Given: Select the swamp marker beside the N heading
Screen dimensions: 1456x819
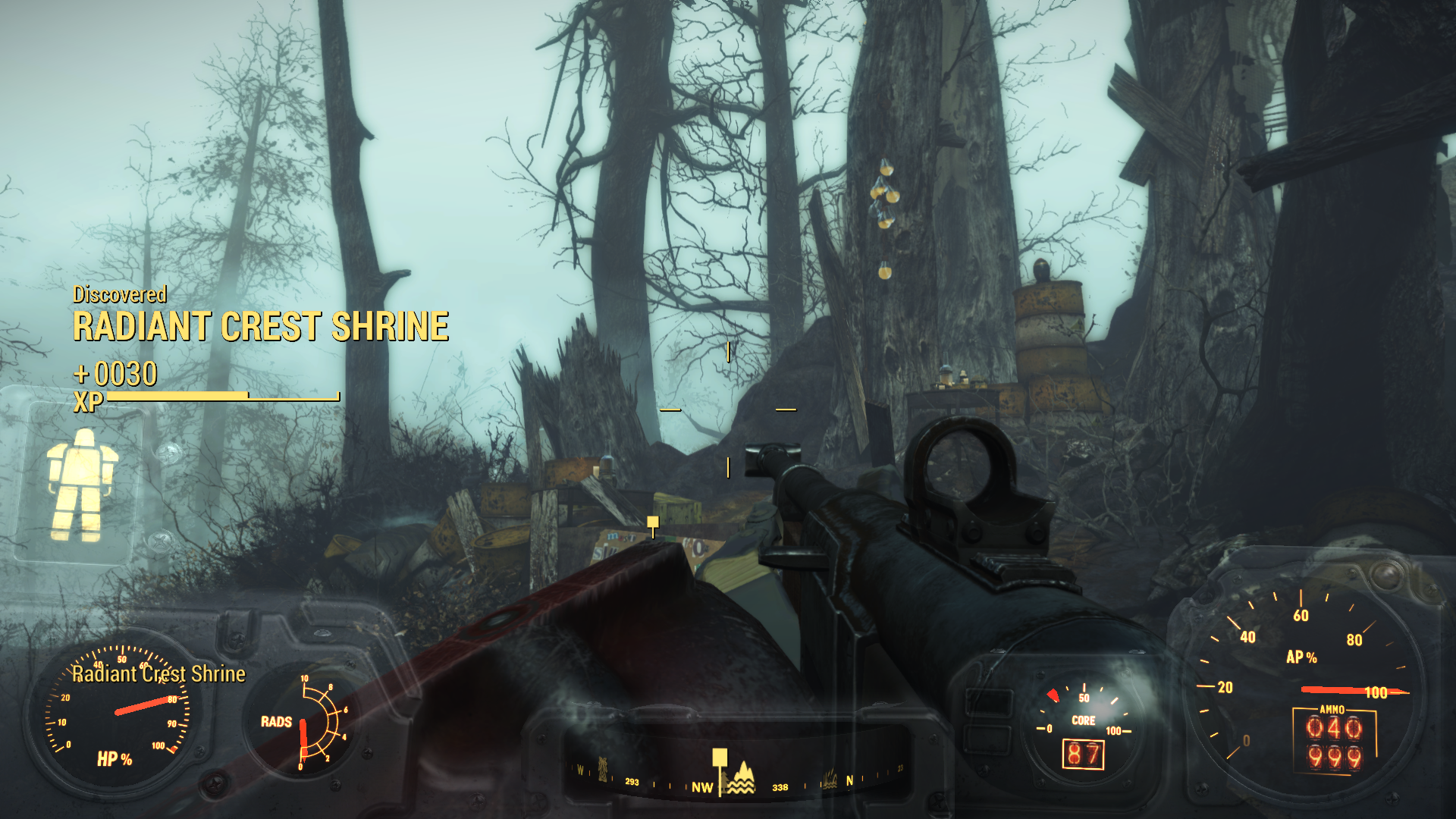Looking at the screenshot, I should tap(830, 780).
